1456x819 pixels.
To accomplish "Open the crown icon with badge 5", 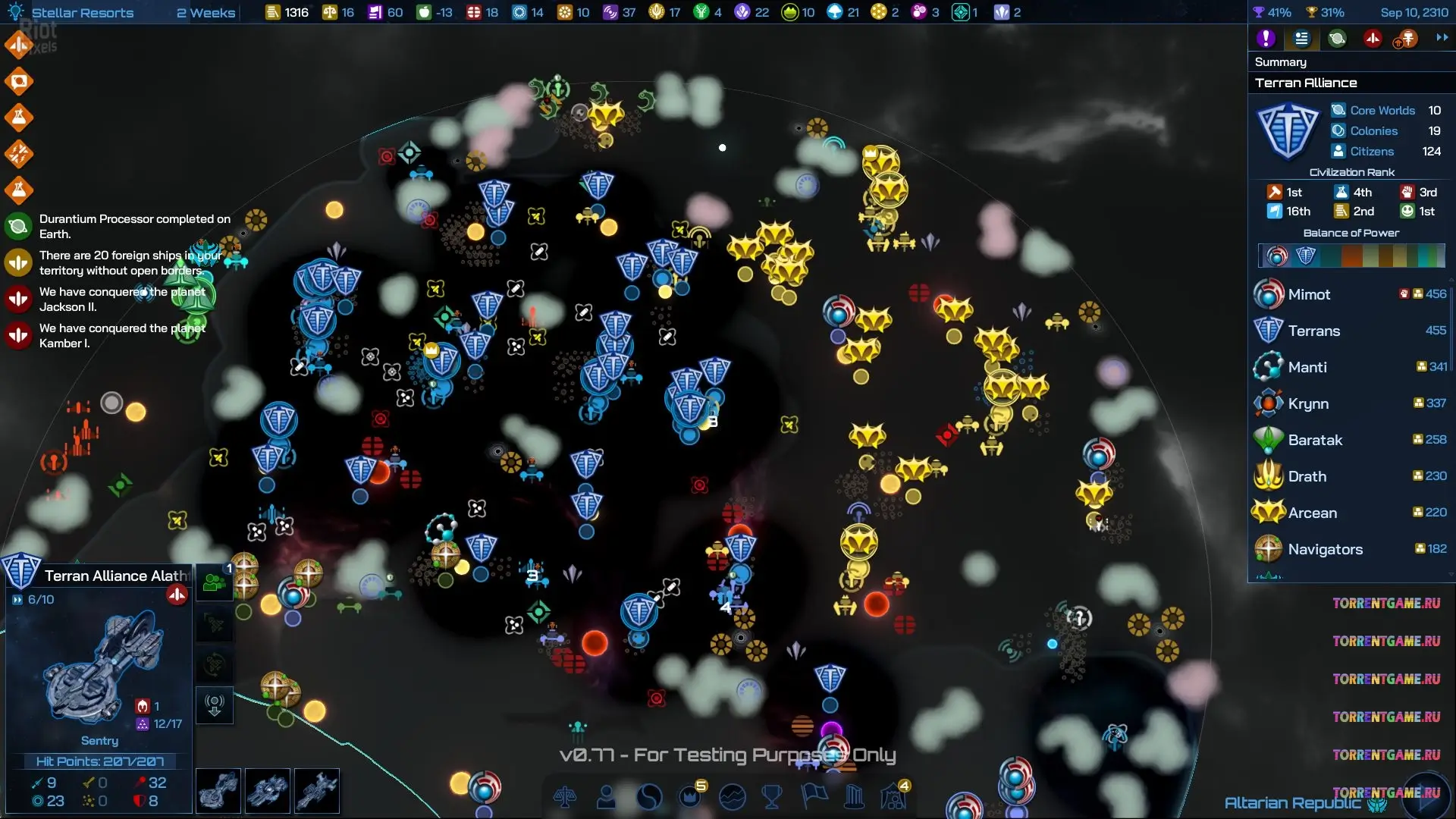I will [691, 796].
